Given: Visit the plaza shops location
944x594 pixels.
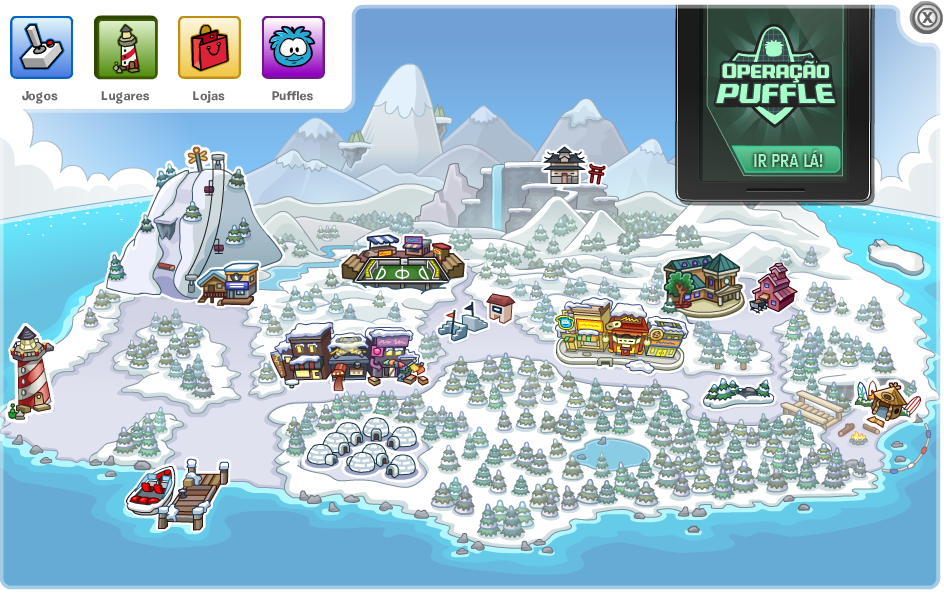Looking at the screenshot, I should (620, 332).
